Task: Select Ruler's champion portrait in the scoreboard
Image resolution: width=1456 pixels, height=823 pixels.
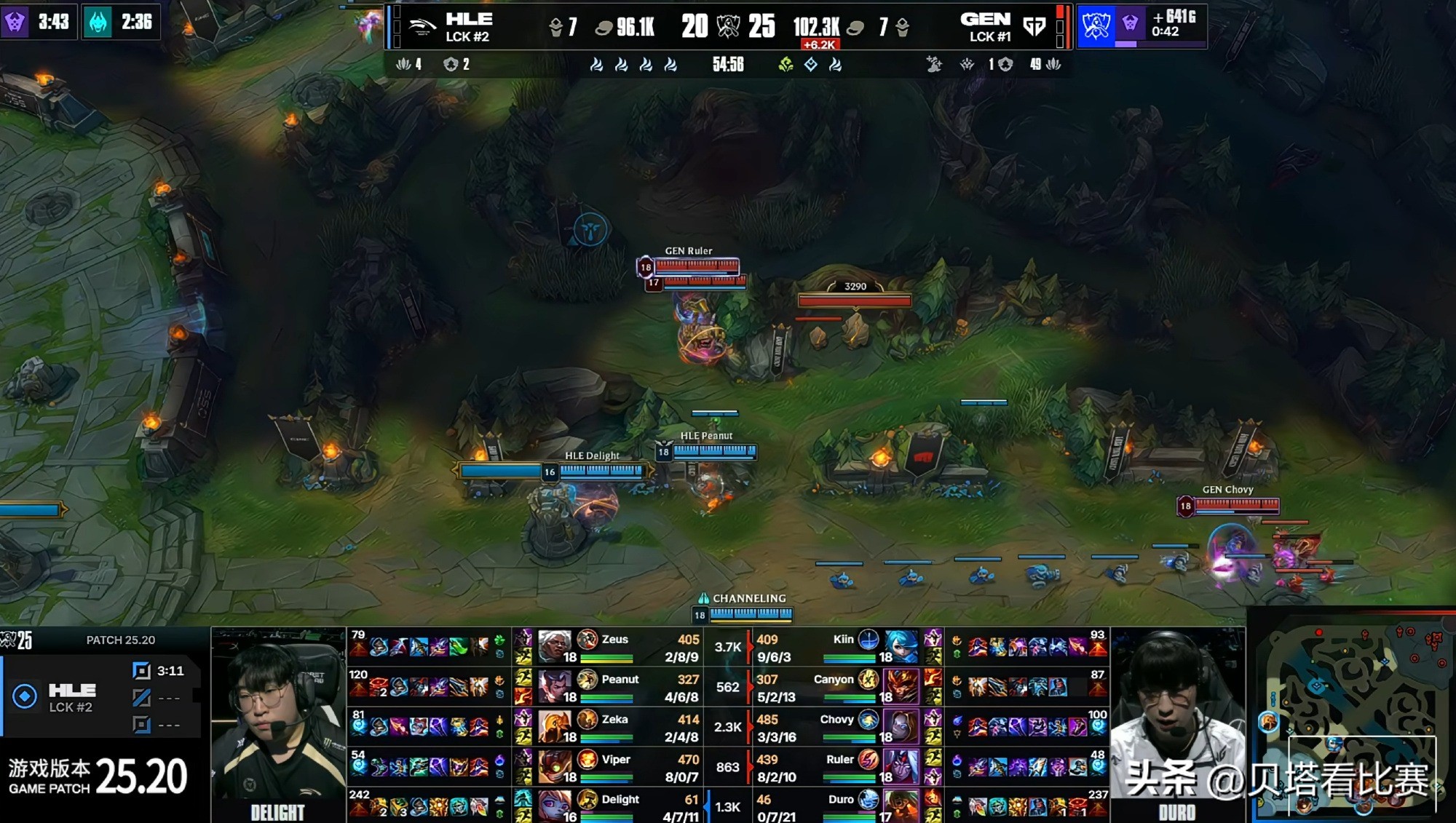Action: (901, 766)
